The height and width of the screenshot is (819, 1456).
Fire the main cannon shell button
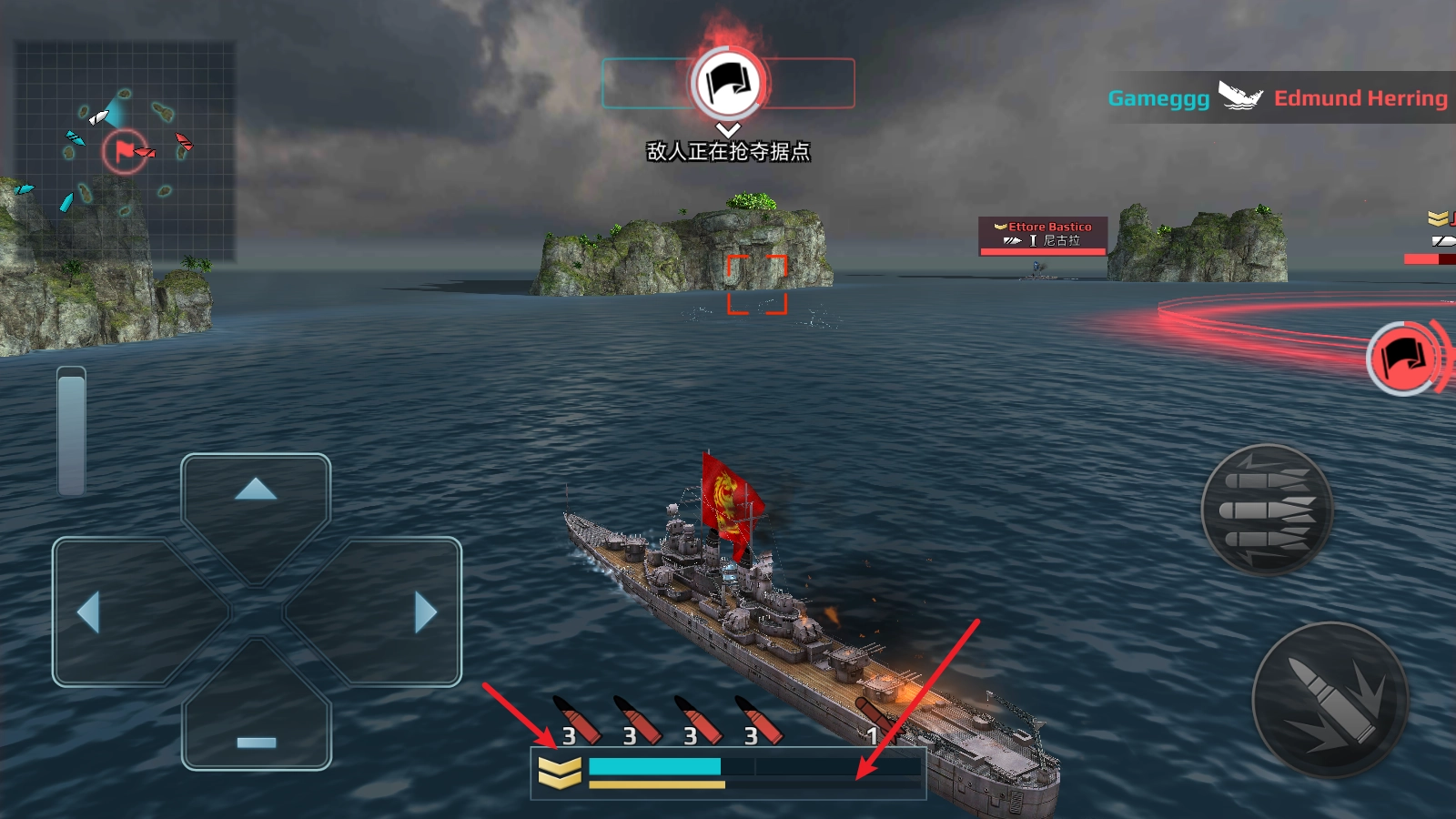[1330, 700]
